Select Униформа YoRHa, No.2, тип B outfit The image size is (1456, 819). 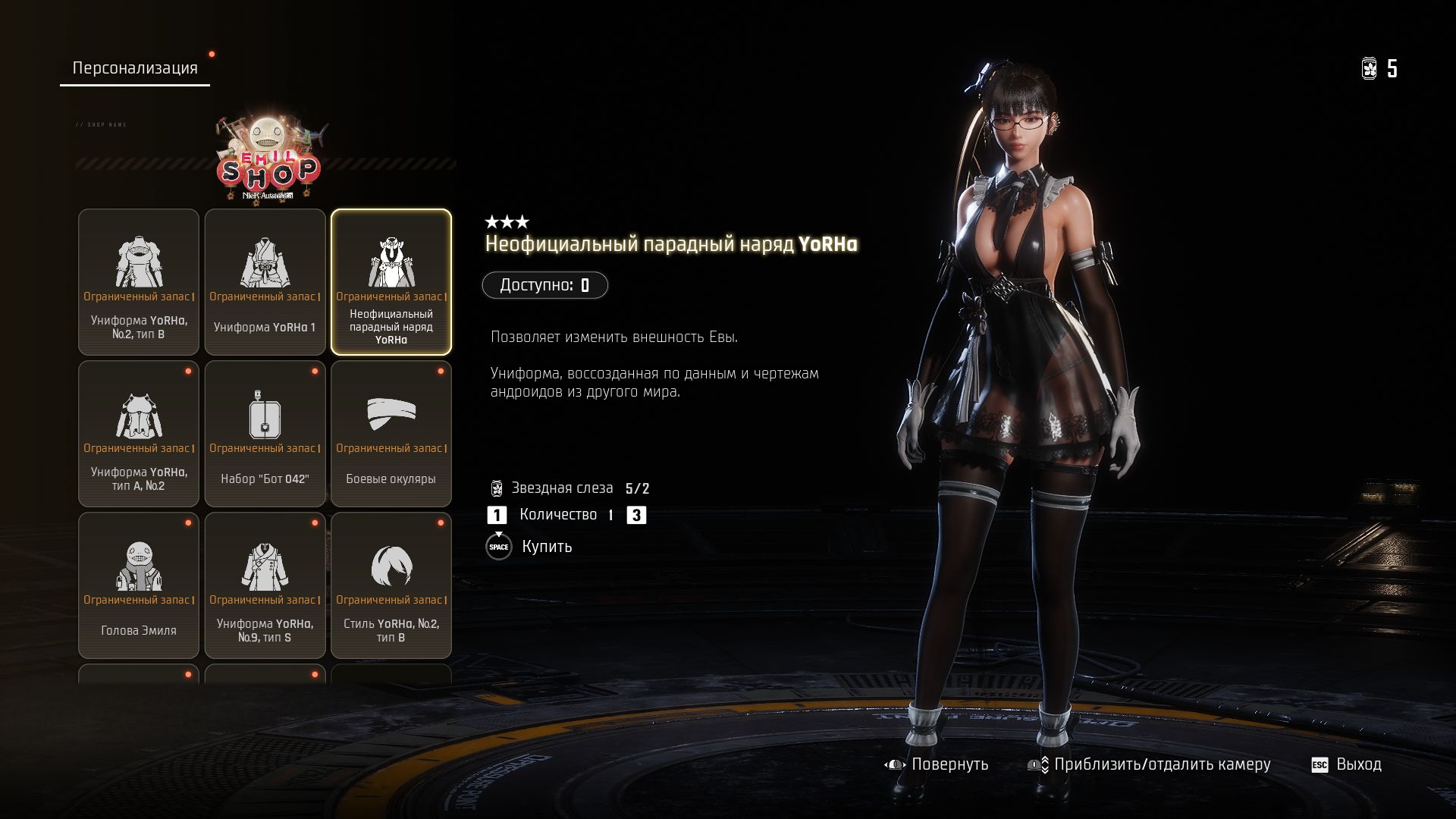coord(139,282)
